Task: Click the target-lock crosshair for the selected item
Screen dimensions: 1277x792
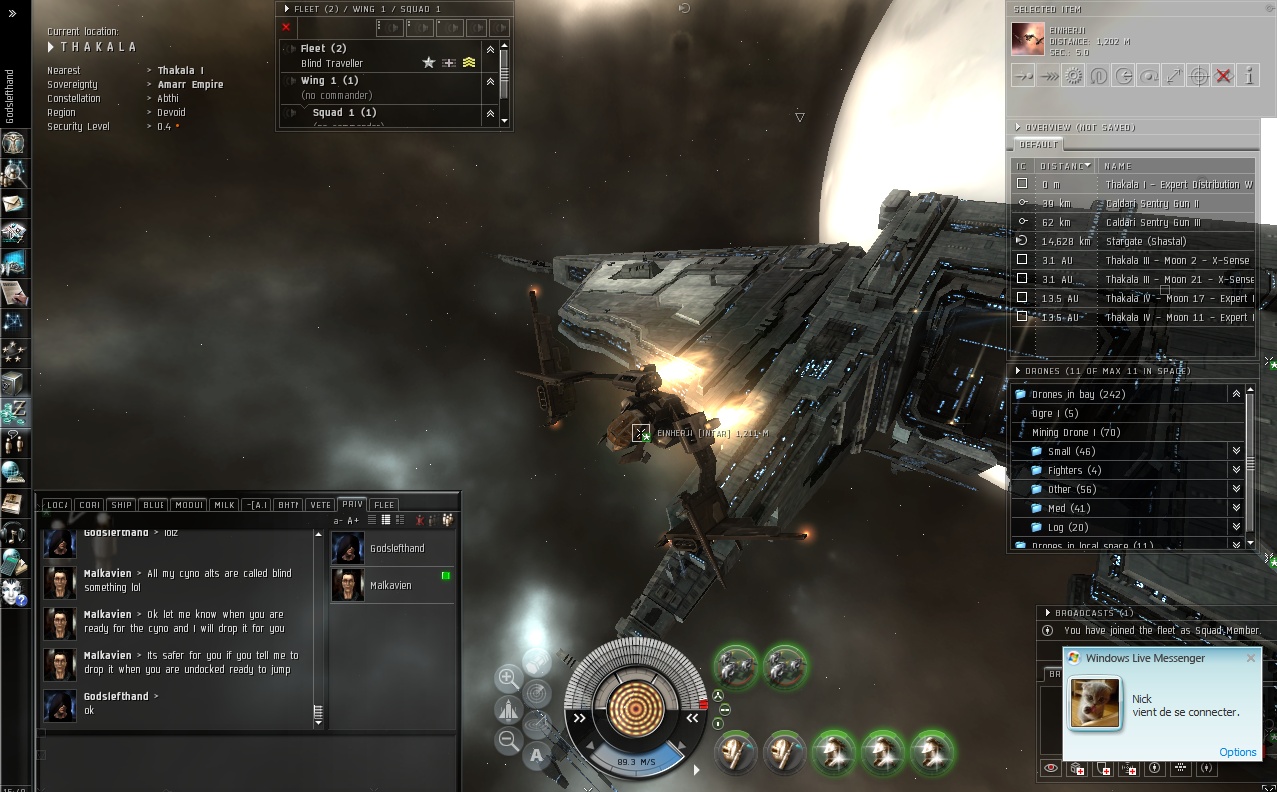Action: pos(1198,76)
